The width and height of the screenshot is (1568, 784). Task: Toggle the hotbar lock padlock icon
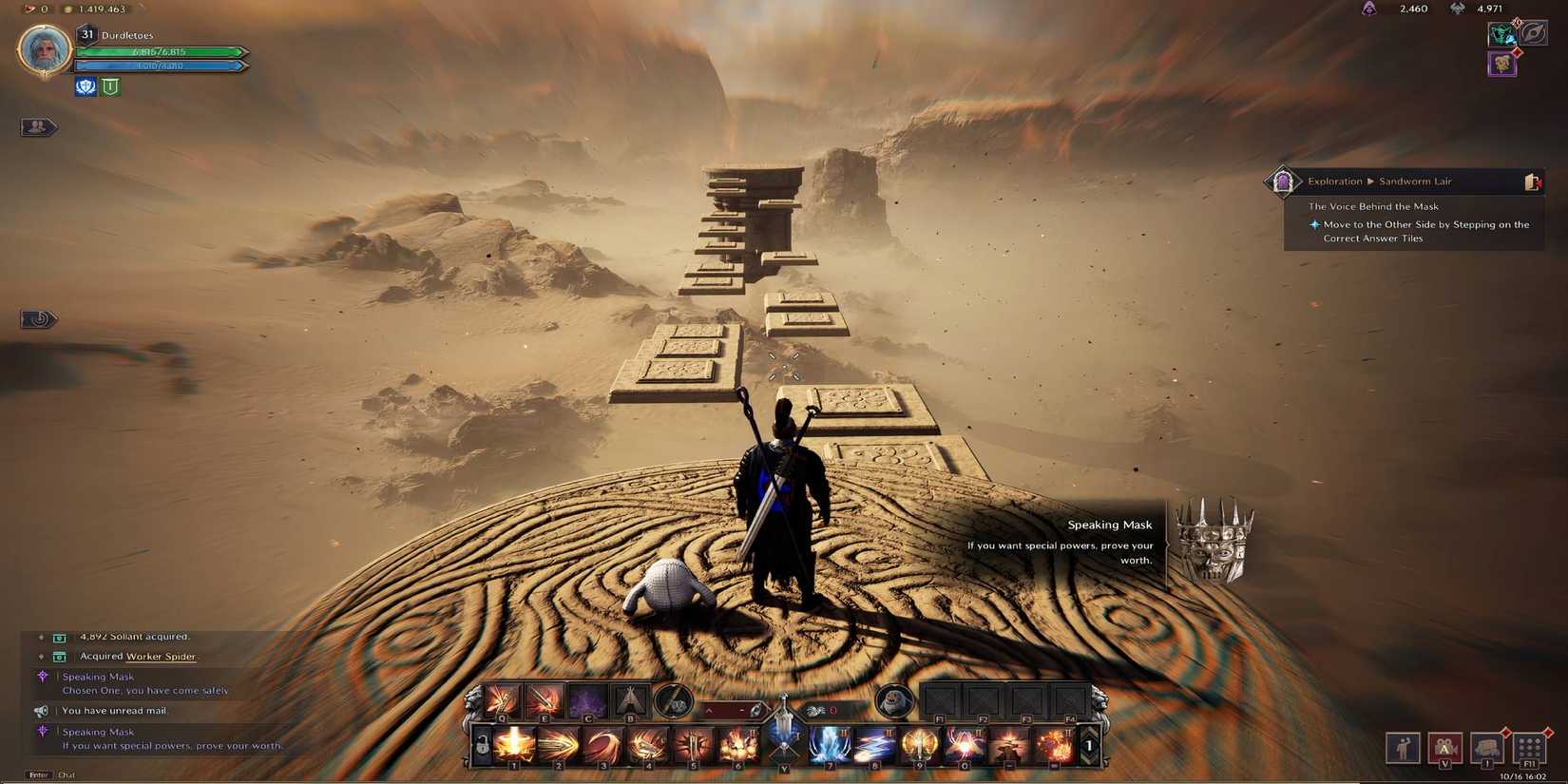point(482,745)
